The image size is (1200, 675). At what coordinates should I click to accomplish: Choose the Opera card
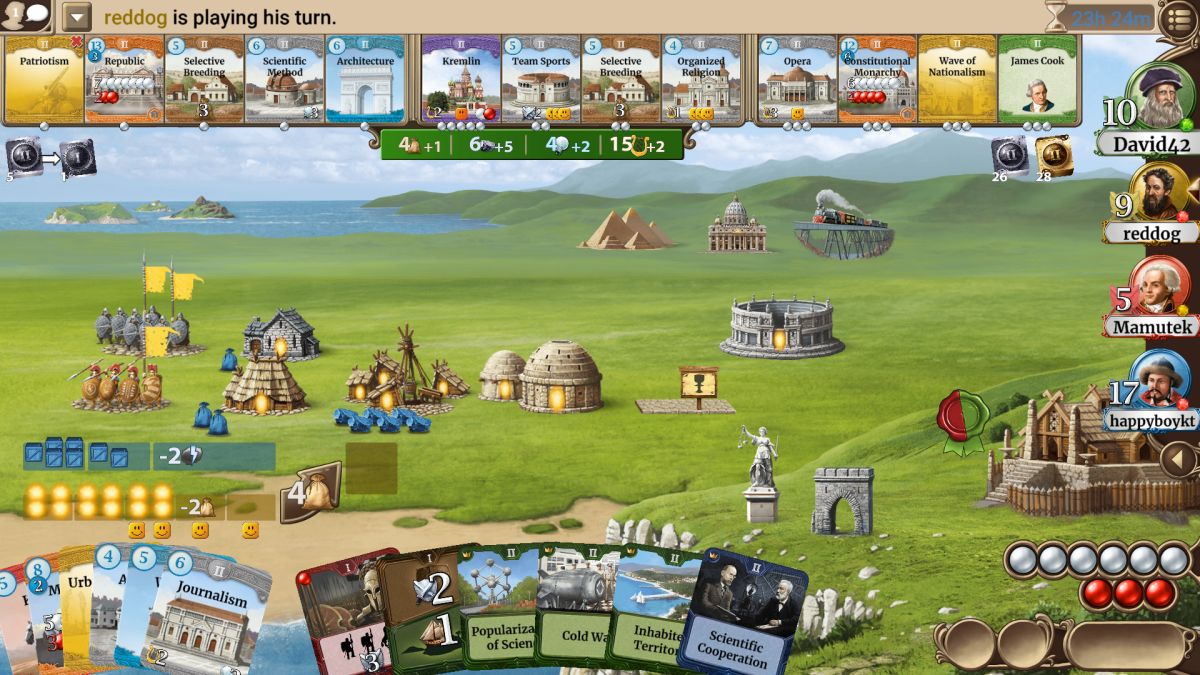pyautogui.click(x=797, y=80)
